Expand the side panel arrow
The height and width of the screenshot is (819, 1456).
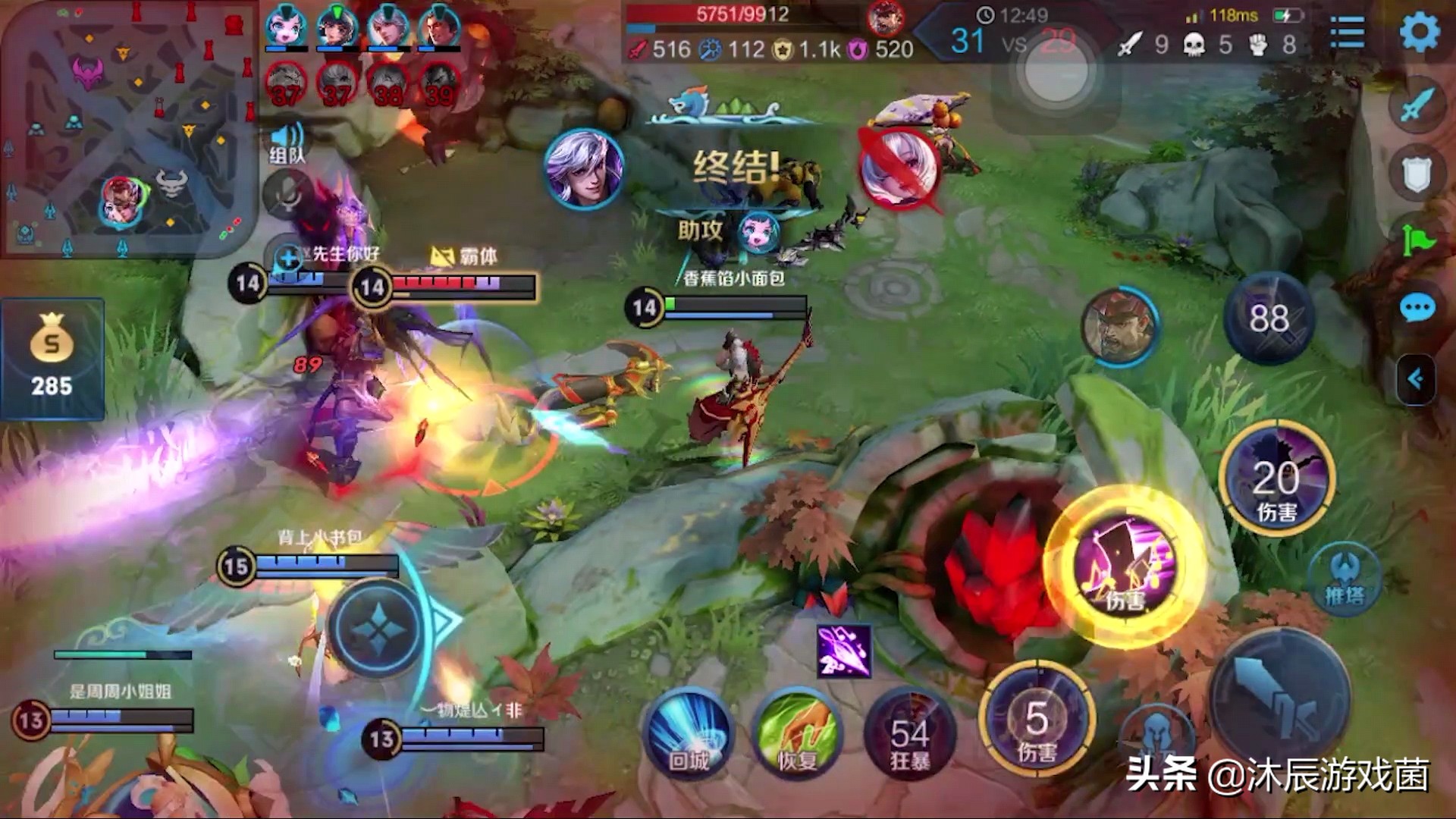click(x=1415, y=378)
